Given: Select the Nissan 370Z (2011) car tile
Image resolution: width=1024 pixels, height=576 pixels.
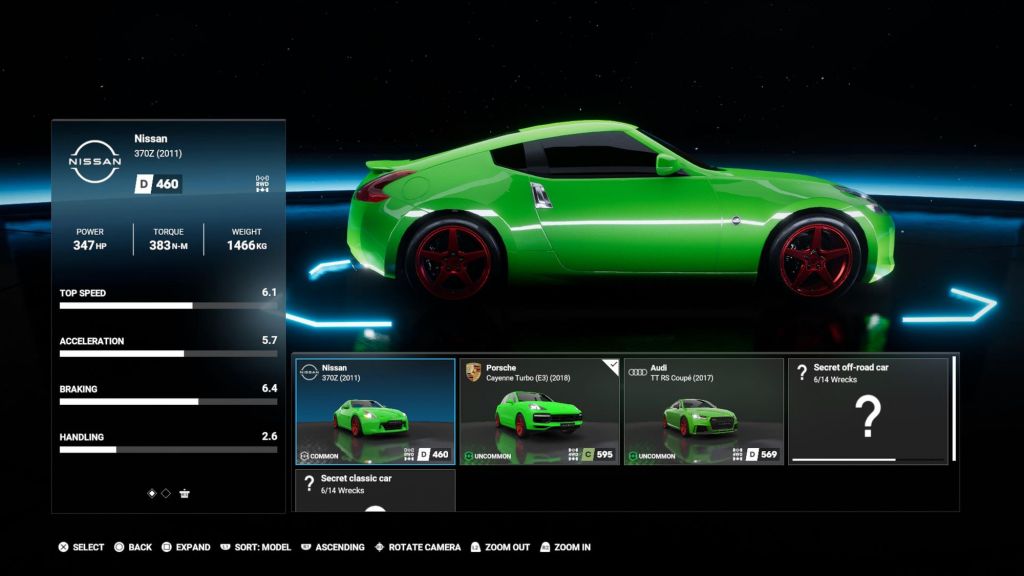Looking at the screenshot, I should click(x=375, y=412).
